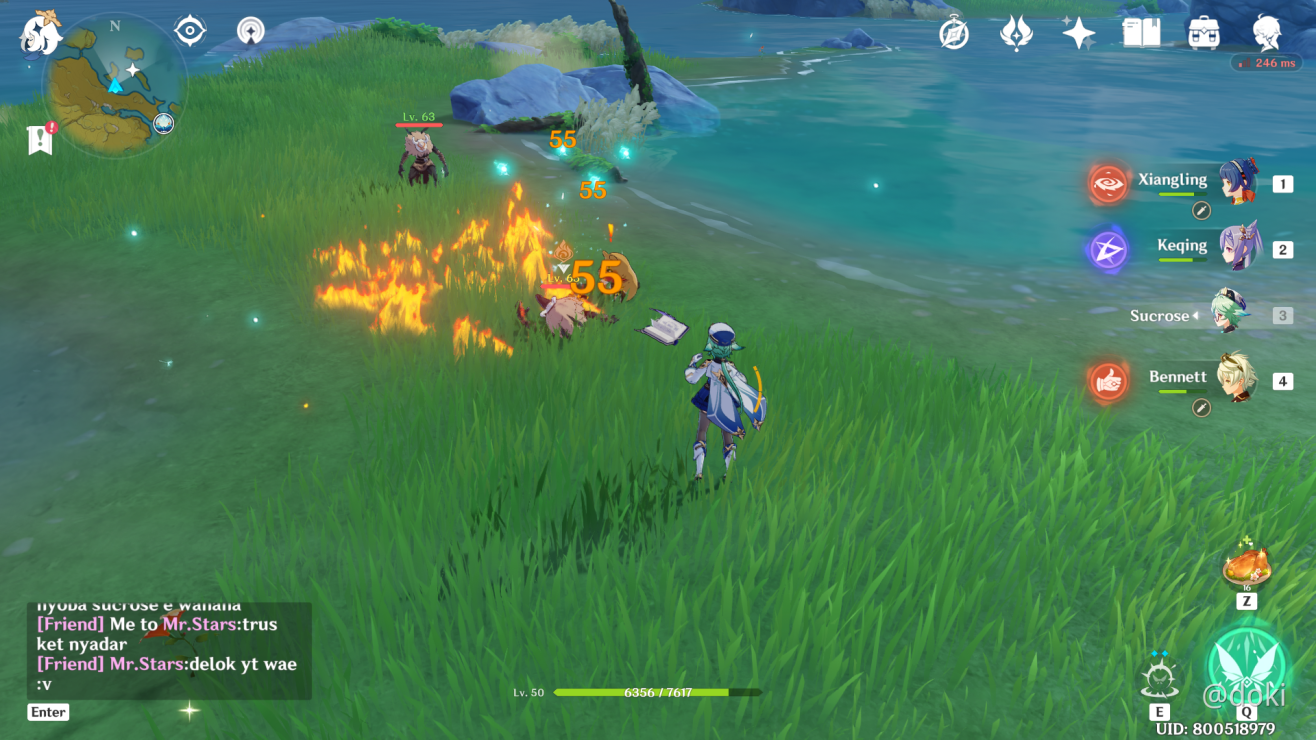Open the Character screen
Viewport: 1316px width, 740px height.
[1267, 33]
